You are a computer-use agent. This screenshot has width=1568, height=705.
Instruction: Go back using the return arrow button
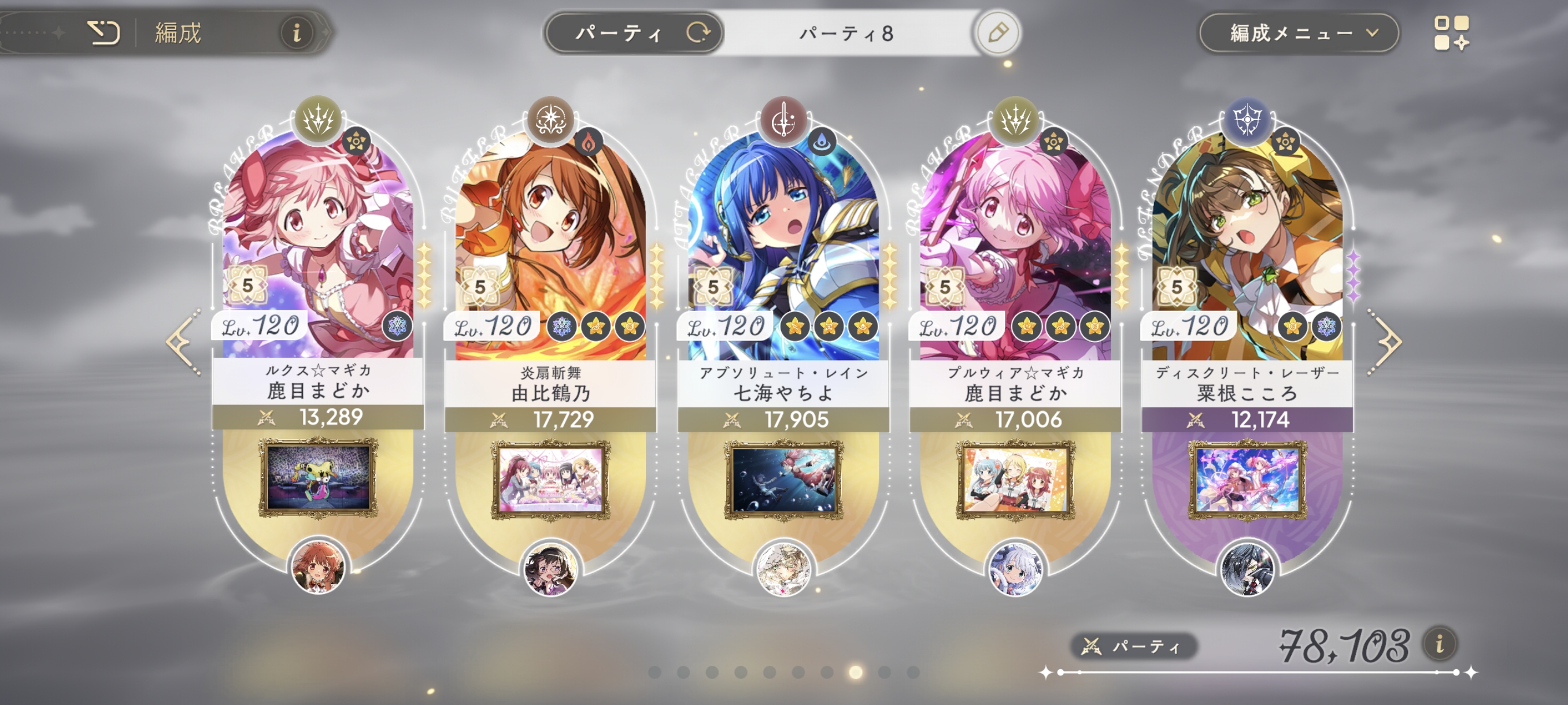pos(103,32)
